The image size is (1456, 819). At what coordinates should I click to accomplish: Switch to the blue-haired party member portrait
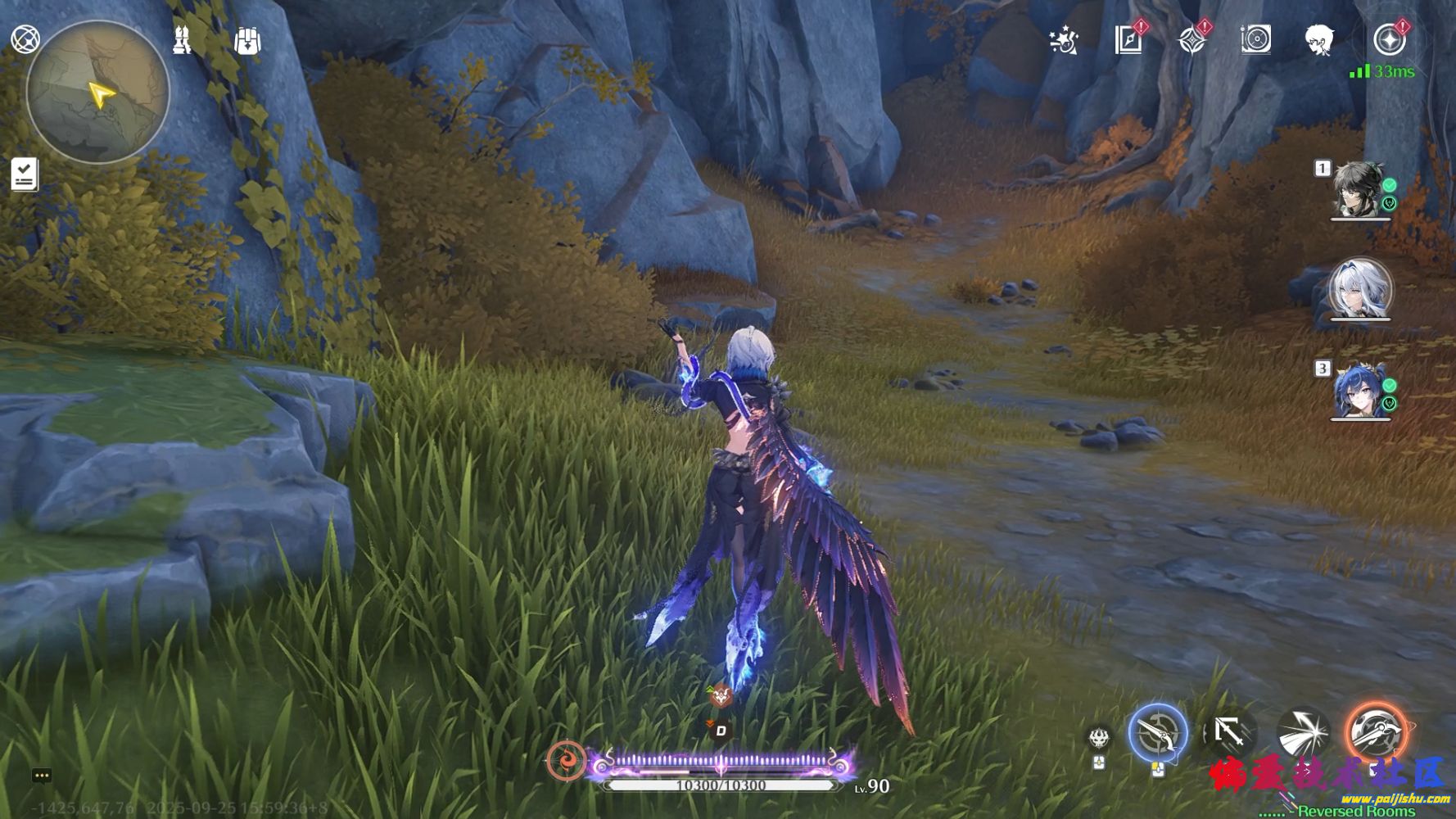[1359, 391]
